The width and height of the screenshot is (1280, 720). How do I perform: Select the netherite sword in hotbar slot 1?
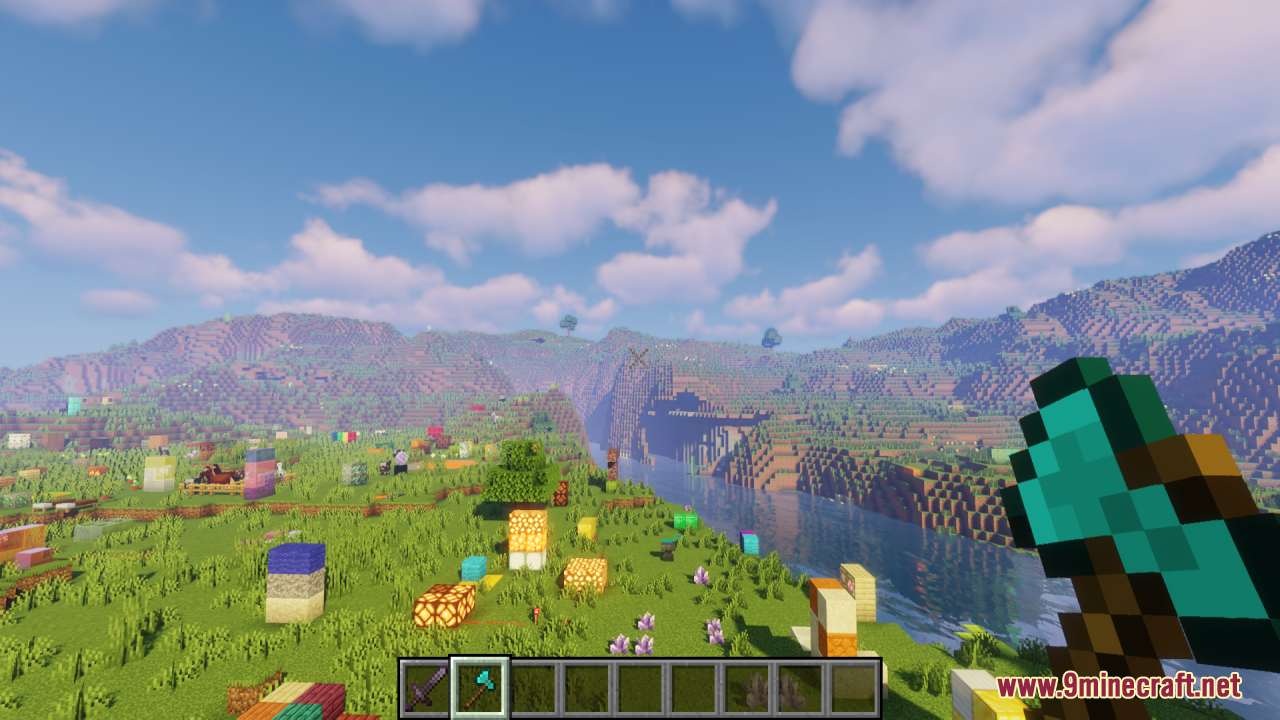coord(428,686)
